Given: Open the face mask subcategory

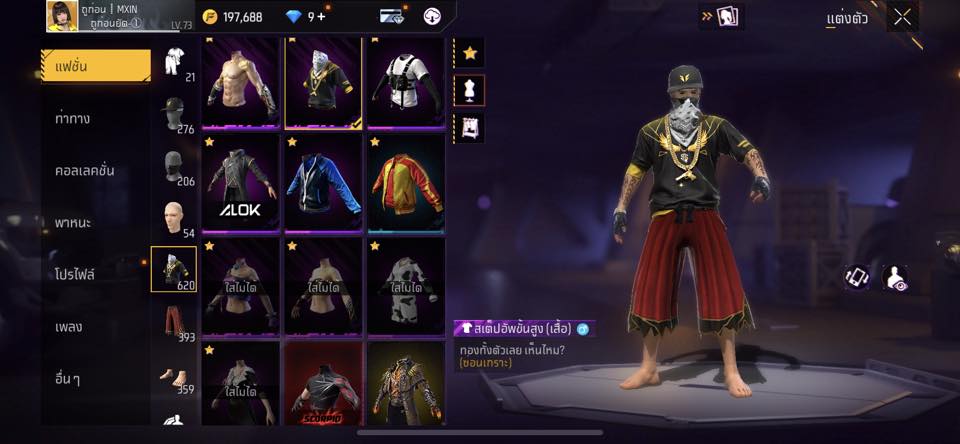Looking at the screenshot, I should click(174, 166).
